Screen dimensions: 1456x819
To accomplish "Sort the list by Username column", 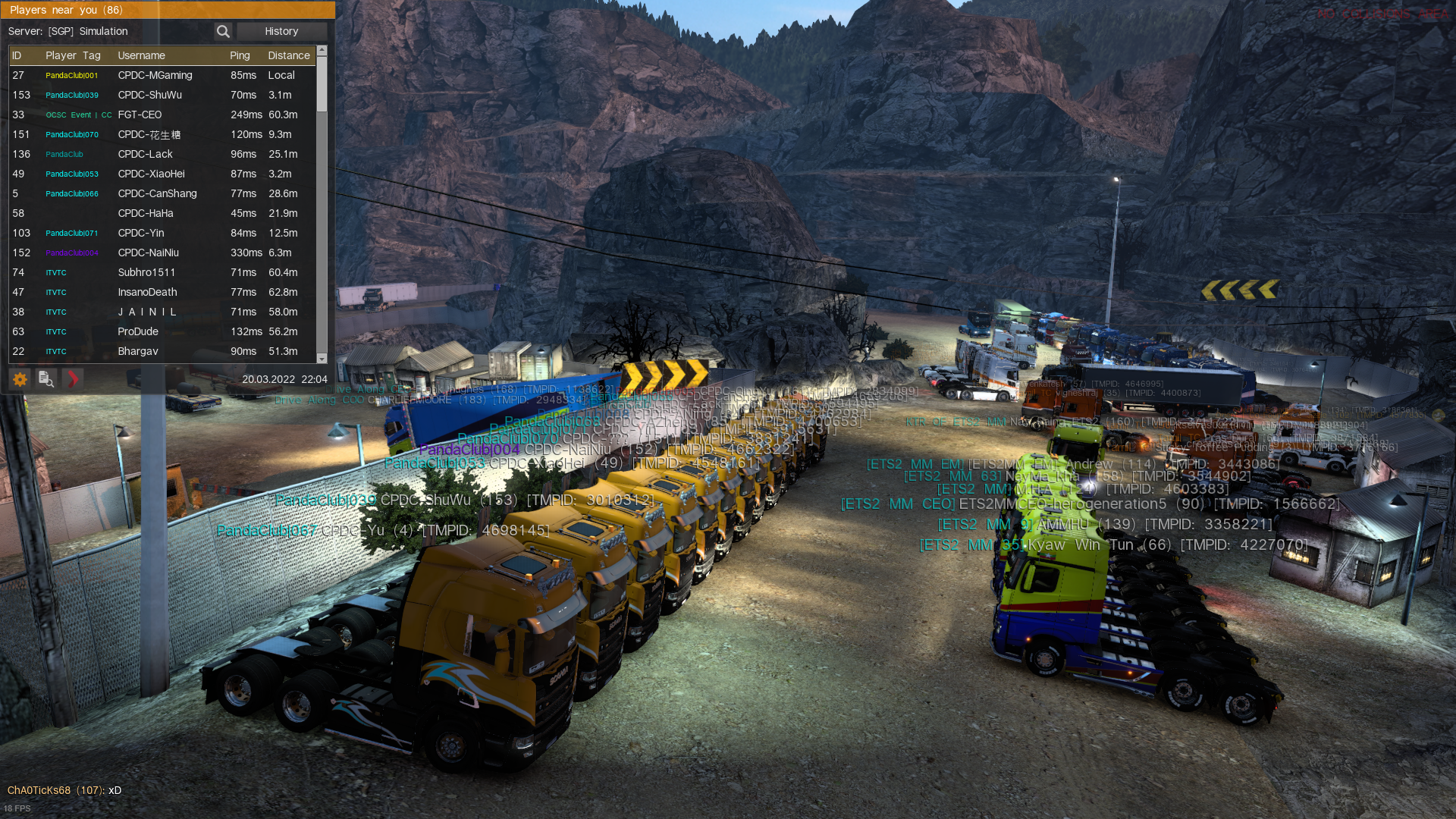I will click(x=141, y=55).
